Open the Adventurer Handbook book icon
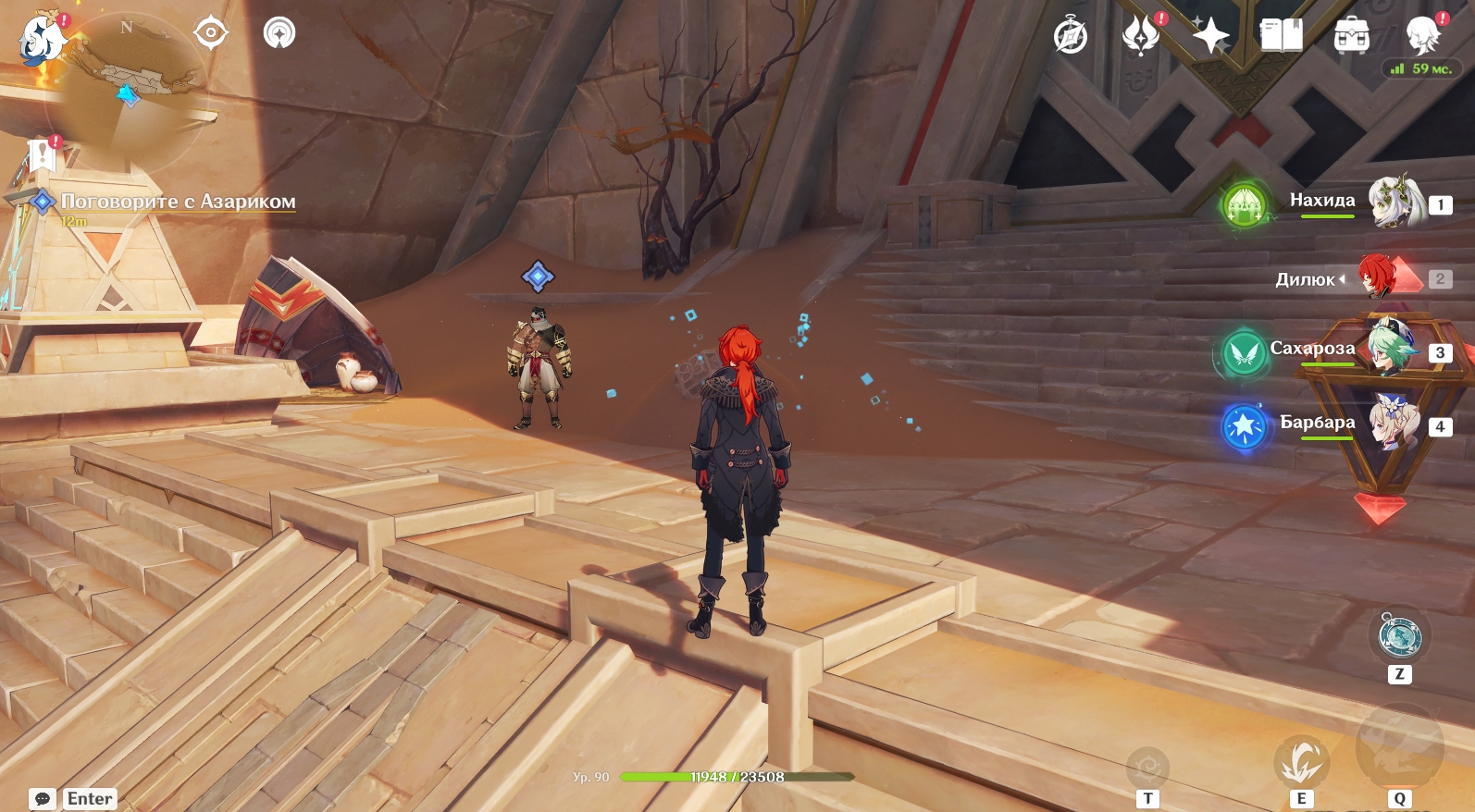This screenshot has height=812, width=1475. 1281,37
